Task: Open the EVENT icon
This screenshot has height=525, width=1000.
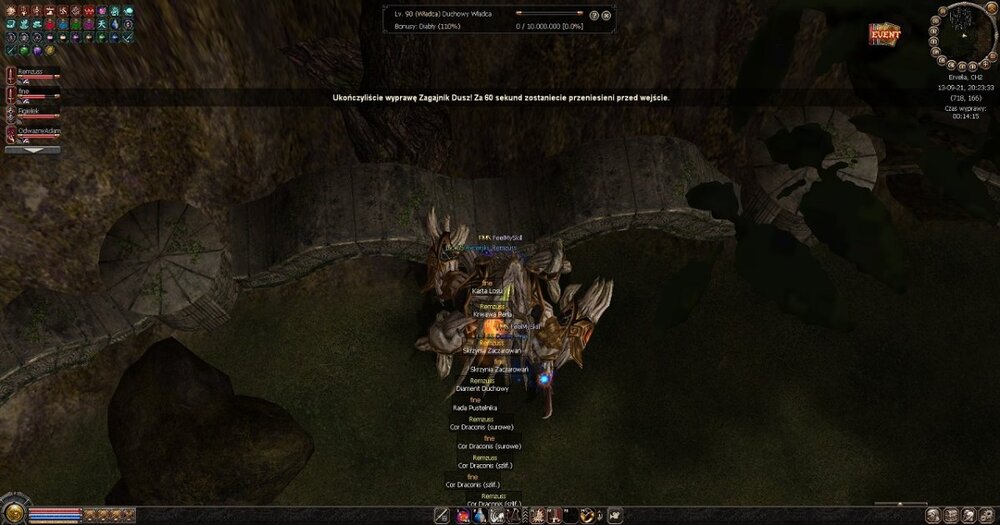Action: (884, 34)
